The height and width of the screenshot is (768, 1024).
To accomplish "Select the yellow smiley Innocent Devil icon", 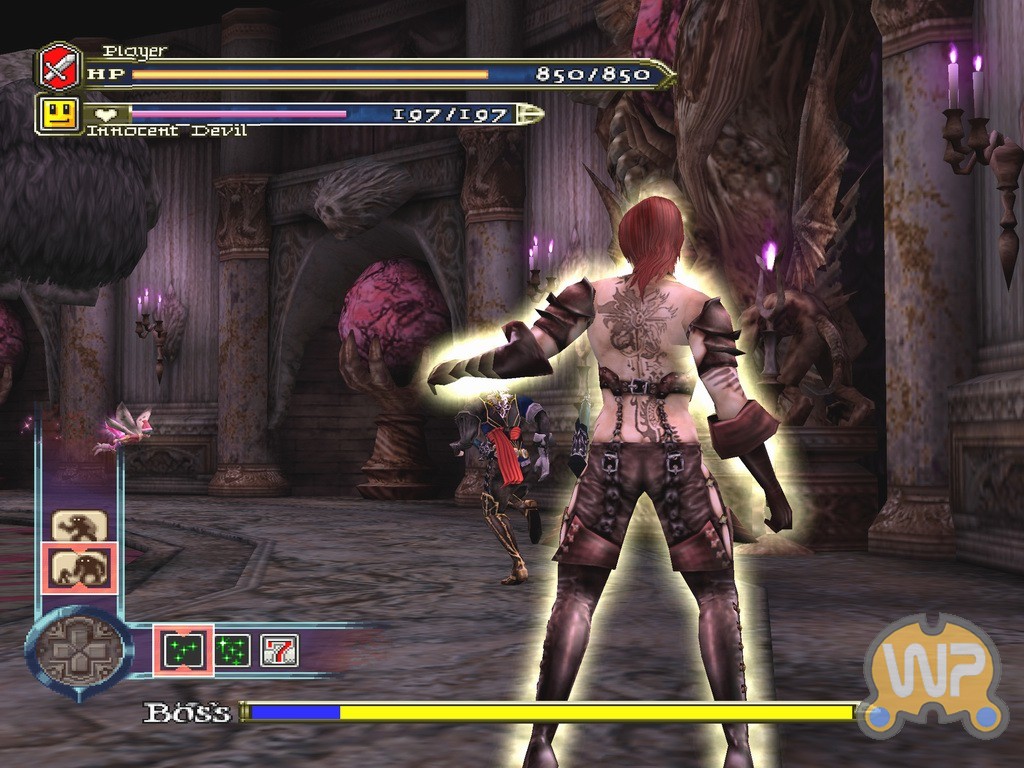I will [59, 113].
